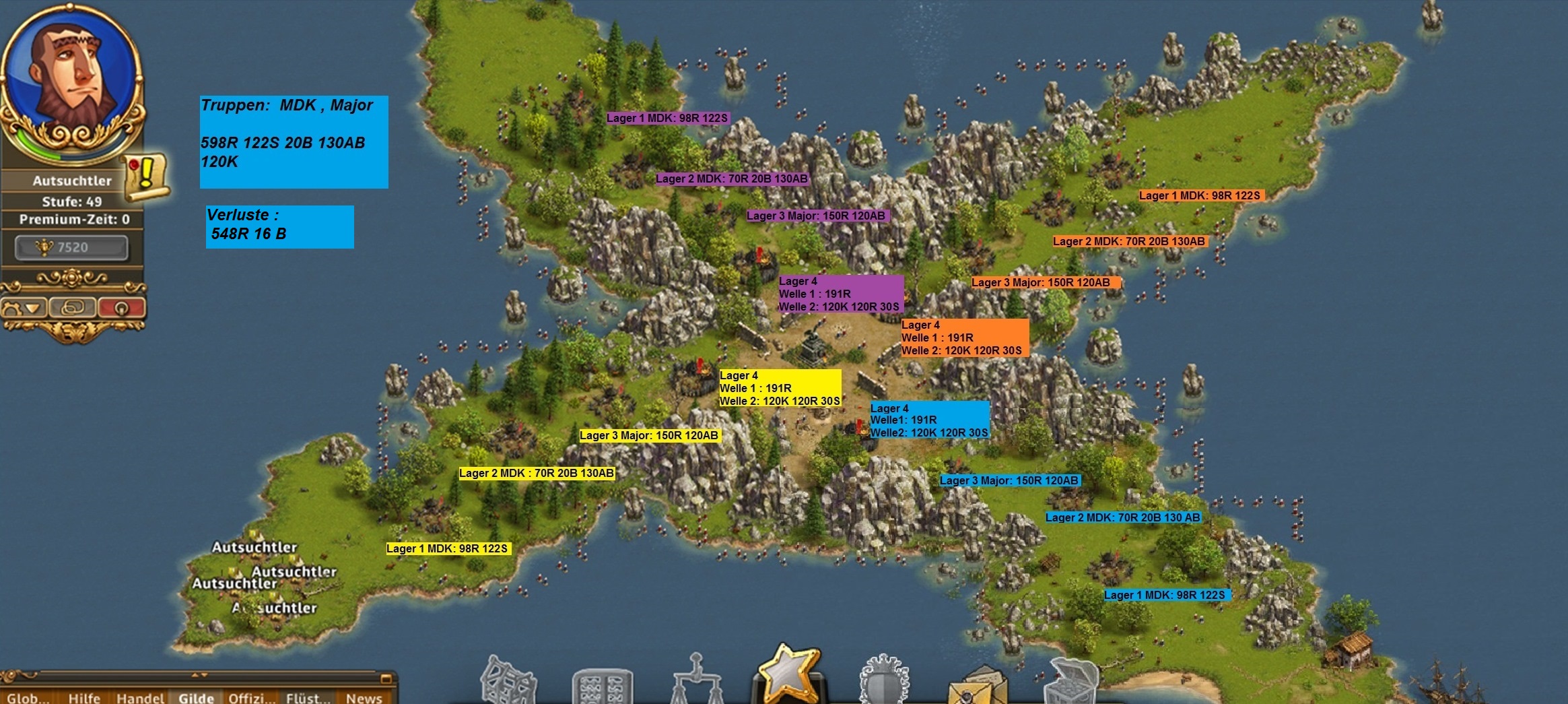Screen dimensions: 1568x704
Task: Open the trade scales icon
Action: (695, 680)
